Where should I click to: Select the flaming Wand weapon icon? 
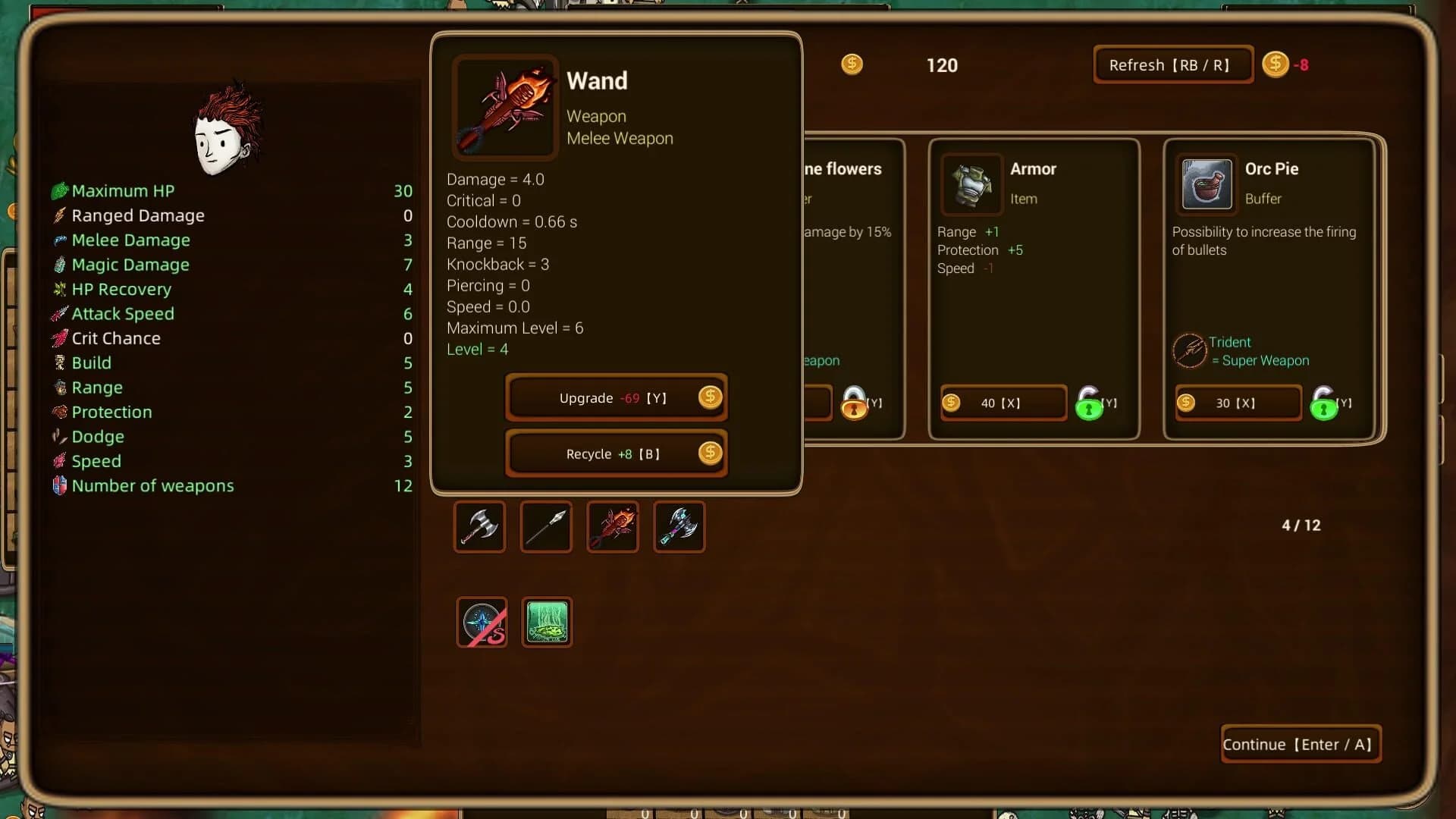tap(612, 526)
